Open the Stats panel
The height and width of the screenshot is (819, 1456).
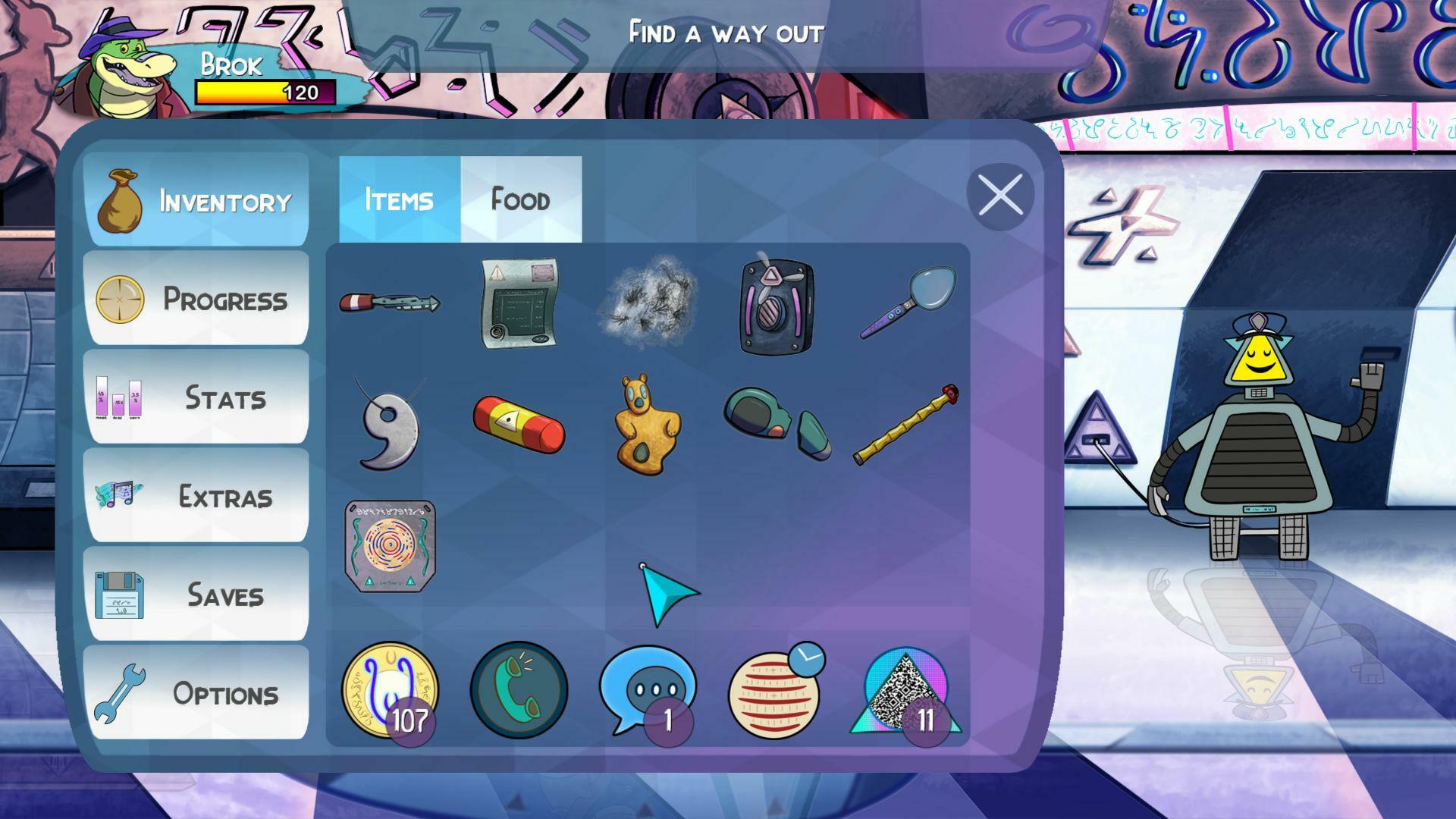[197, 397]
